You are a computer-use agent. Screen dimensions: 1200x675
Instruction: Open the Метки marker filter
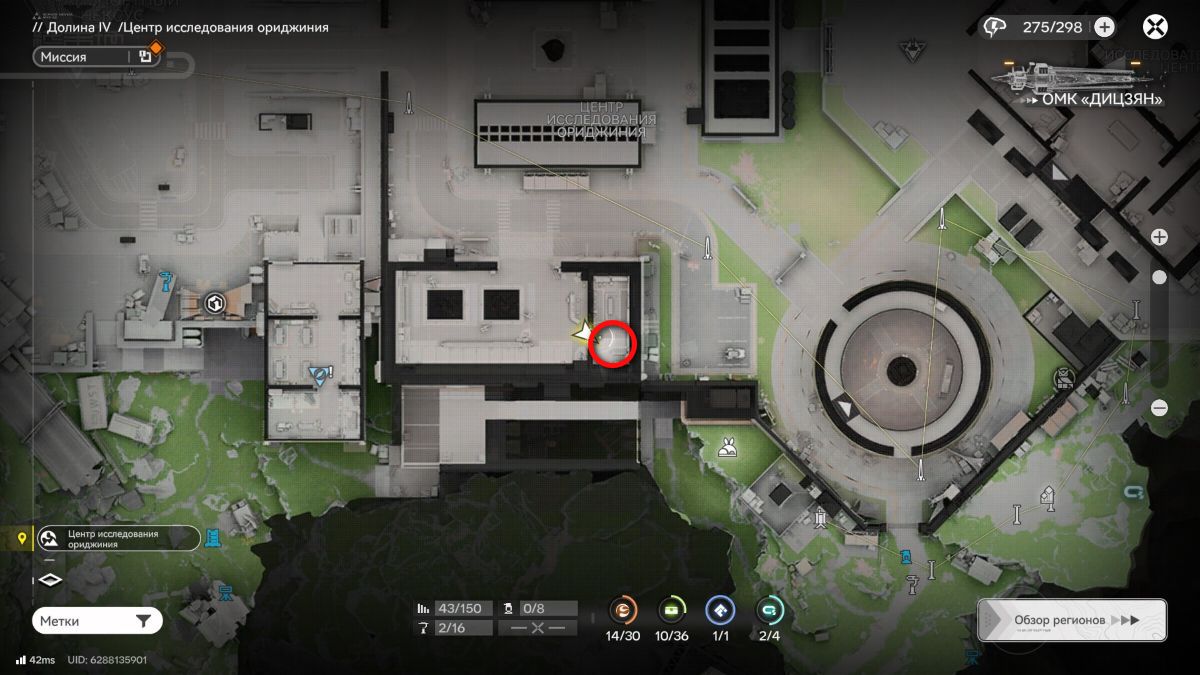(x=97, y=621)
